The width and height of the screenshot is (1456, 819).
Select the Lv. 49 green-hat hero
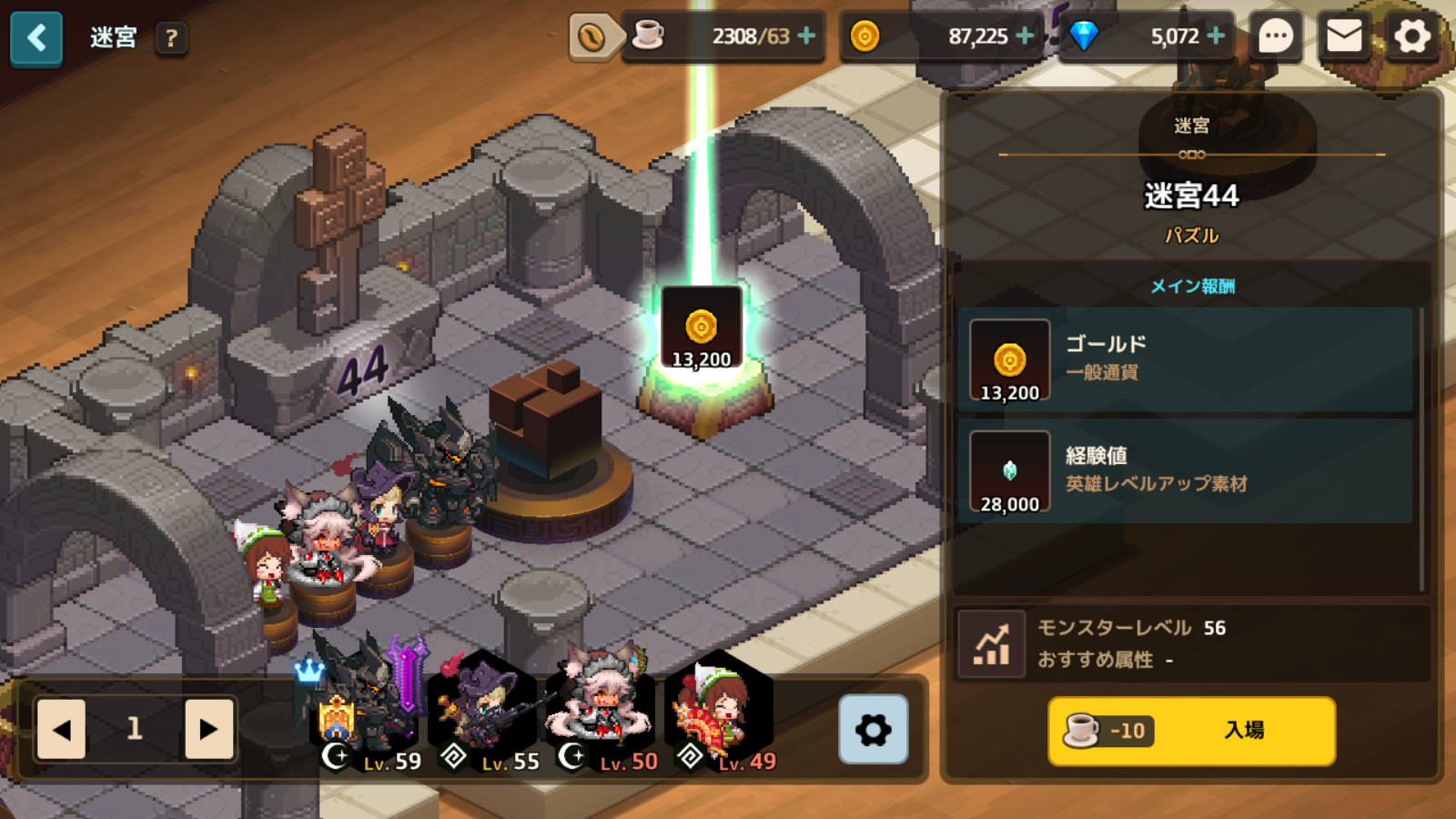[x=719, y=714]
